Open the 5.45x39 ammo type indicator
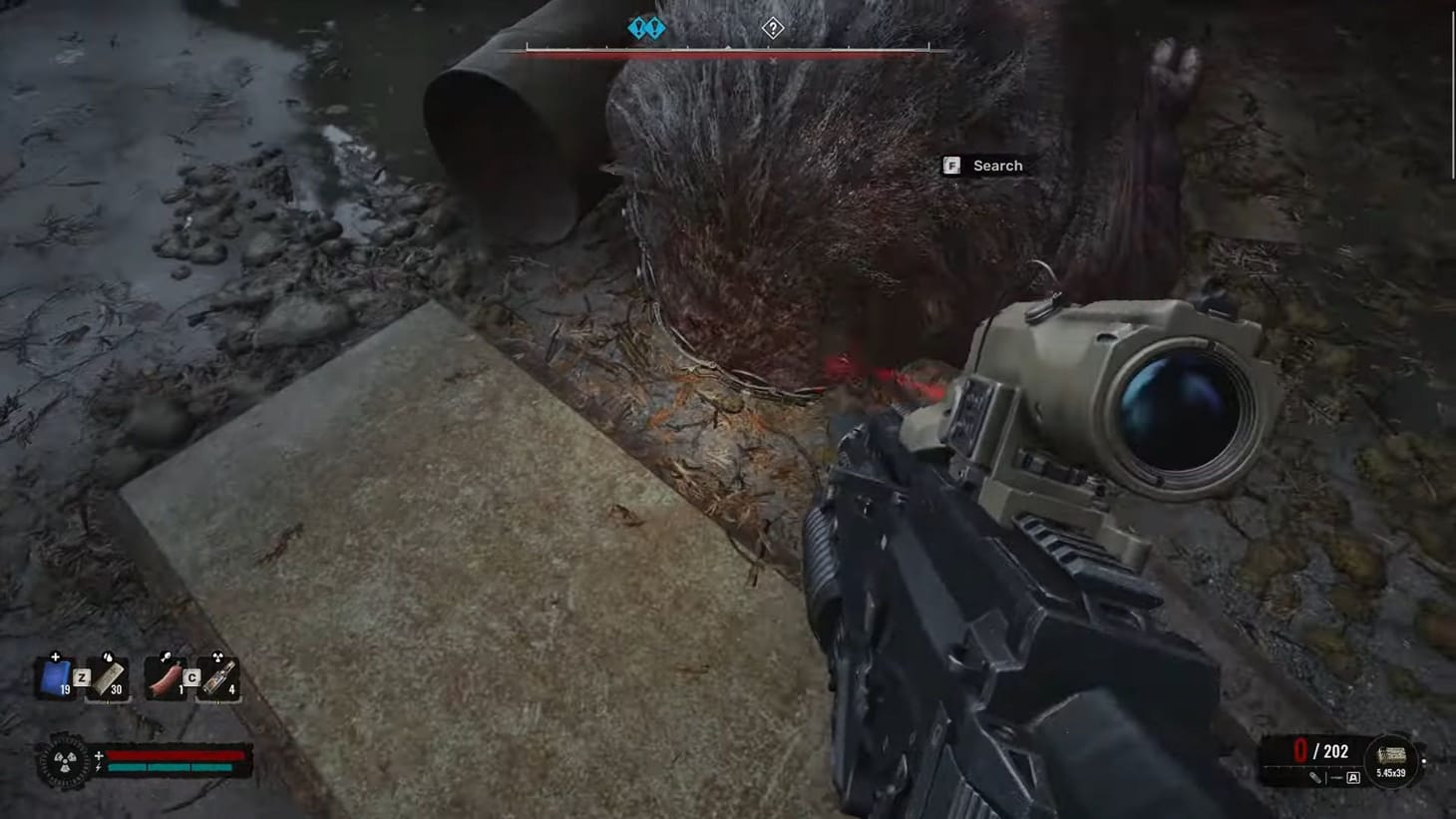Viewport: 1456px width, 819px height. 1391,760
